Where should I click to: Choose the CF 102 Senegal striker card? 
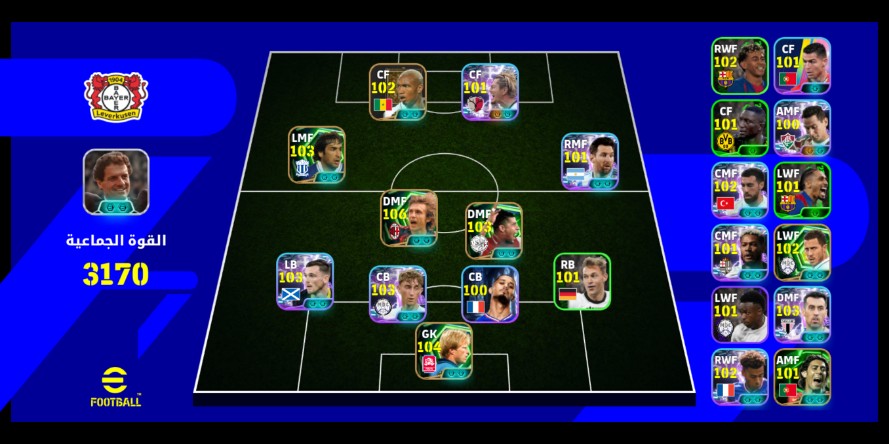tap(397, 93)
